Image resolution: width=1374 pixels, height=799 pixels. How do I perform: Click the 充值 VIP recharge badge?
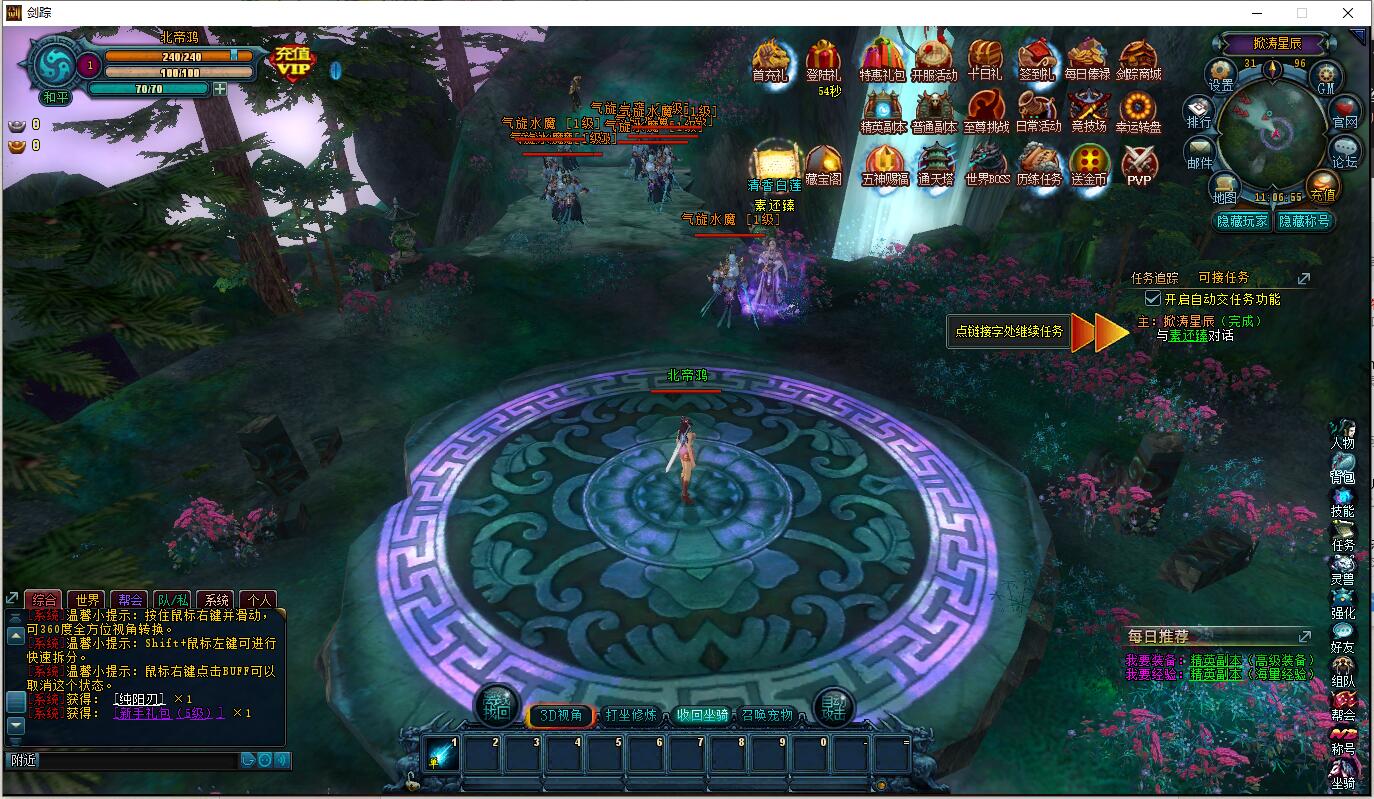click(293, 62)
